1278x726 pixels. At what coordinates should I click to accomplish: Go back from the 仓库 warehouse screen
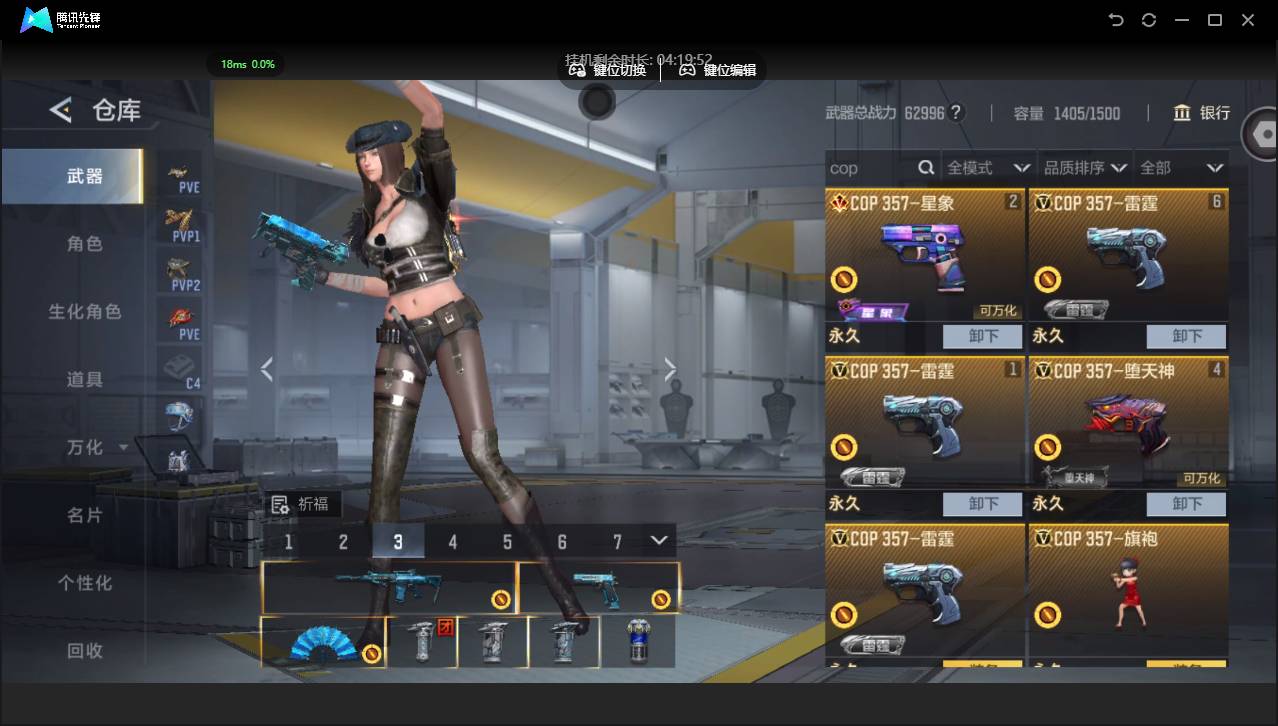click(x=61, y=110)
